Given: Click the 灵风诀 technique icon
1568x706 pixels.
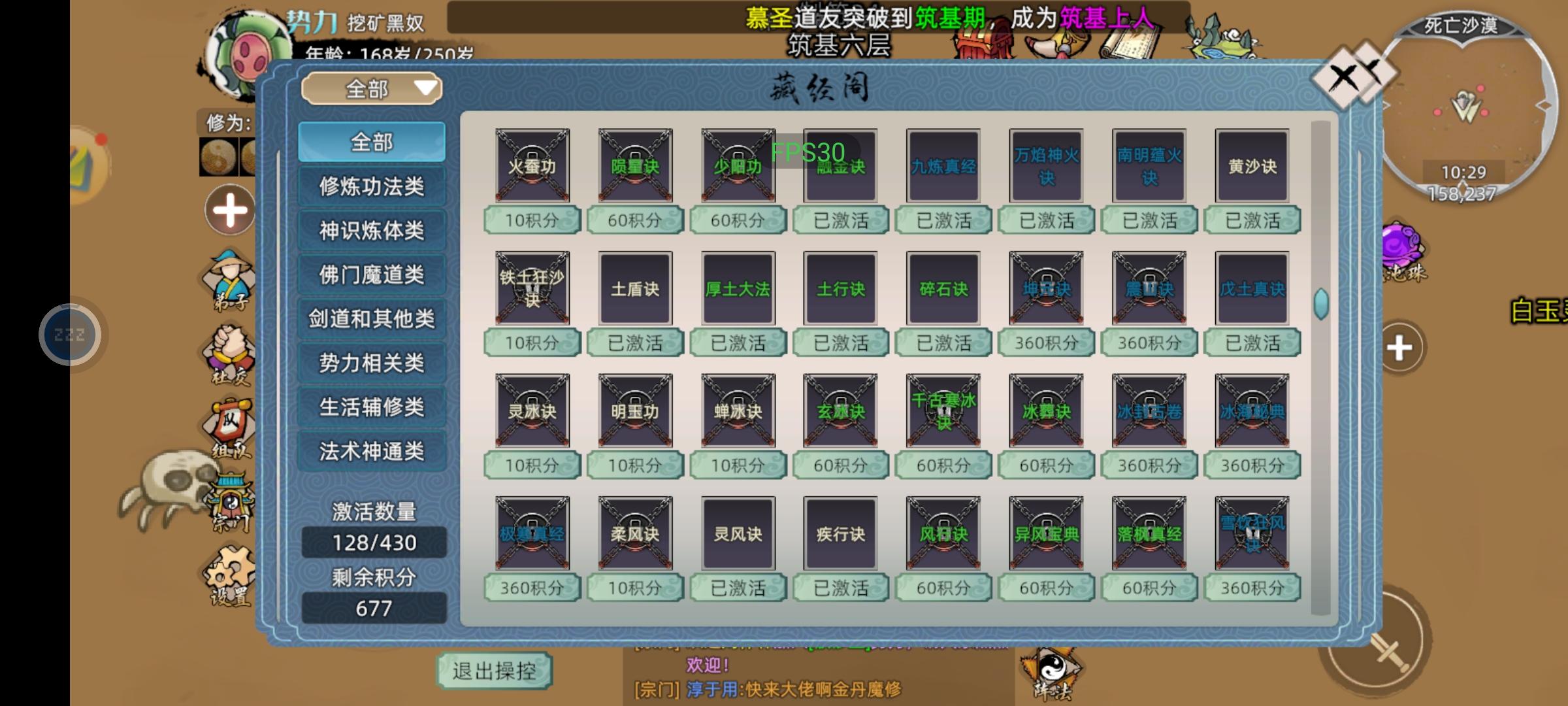Looking at the screenshot, I should click(738, 533).
